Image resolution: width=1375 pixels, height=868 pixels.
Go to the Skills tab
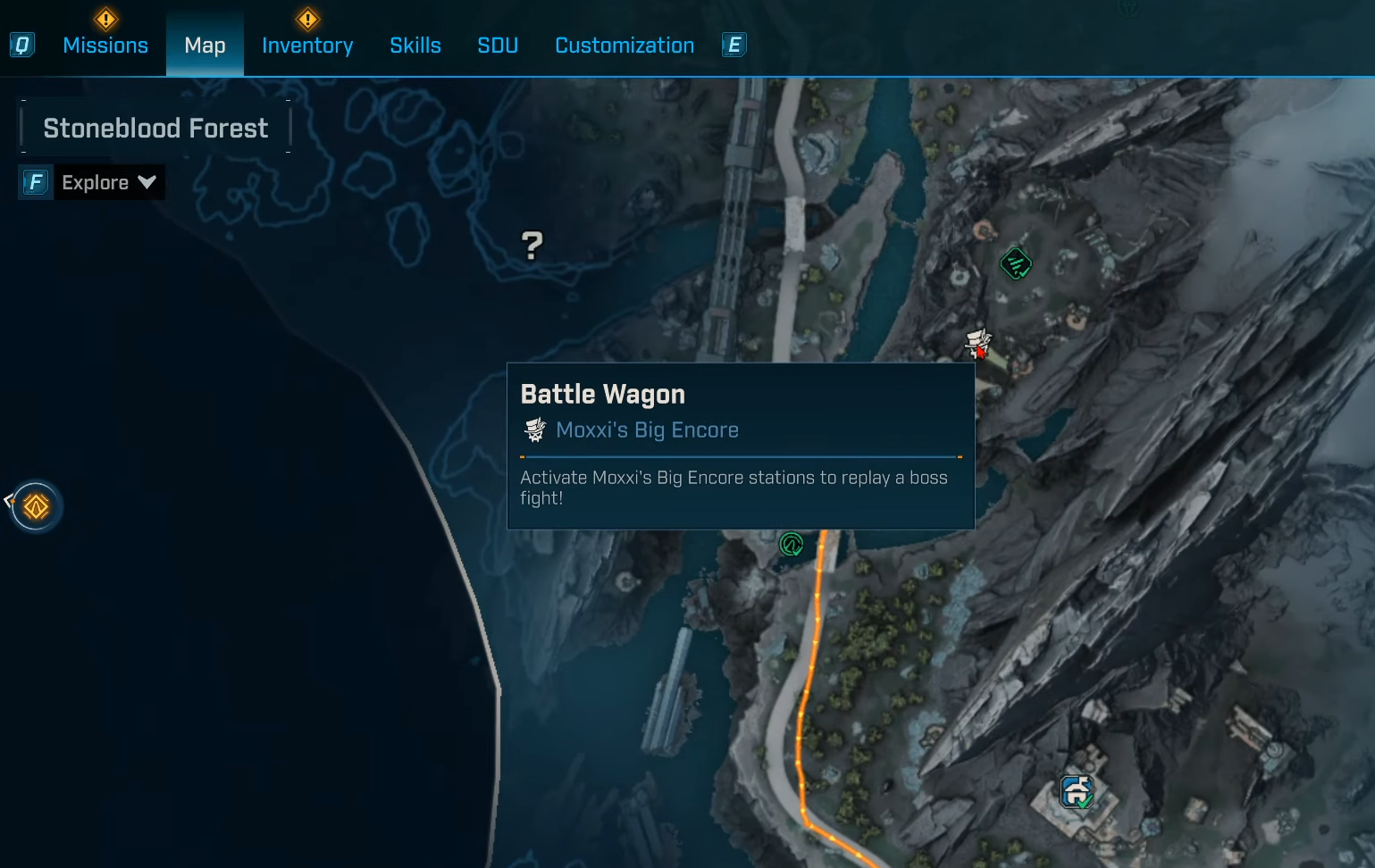[x=415, y=46]
